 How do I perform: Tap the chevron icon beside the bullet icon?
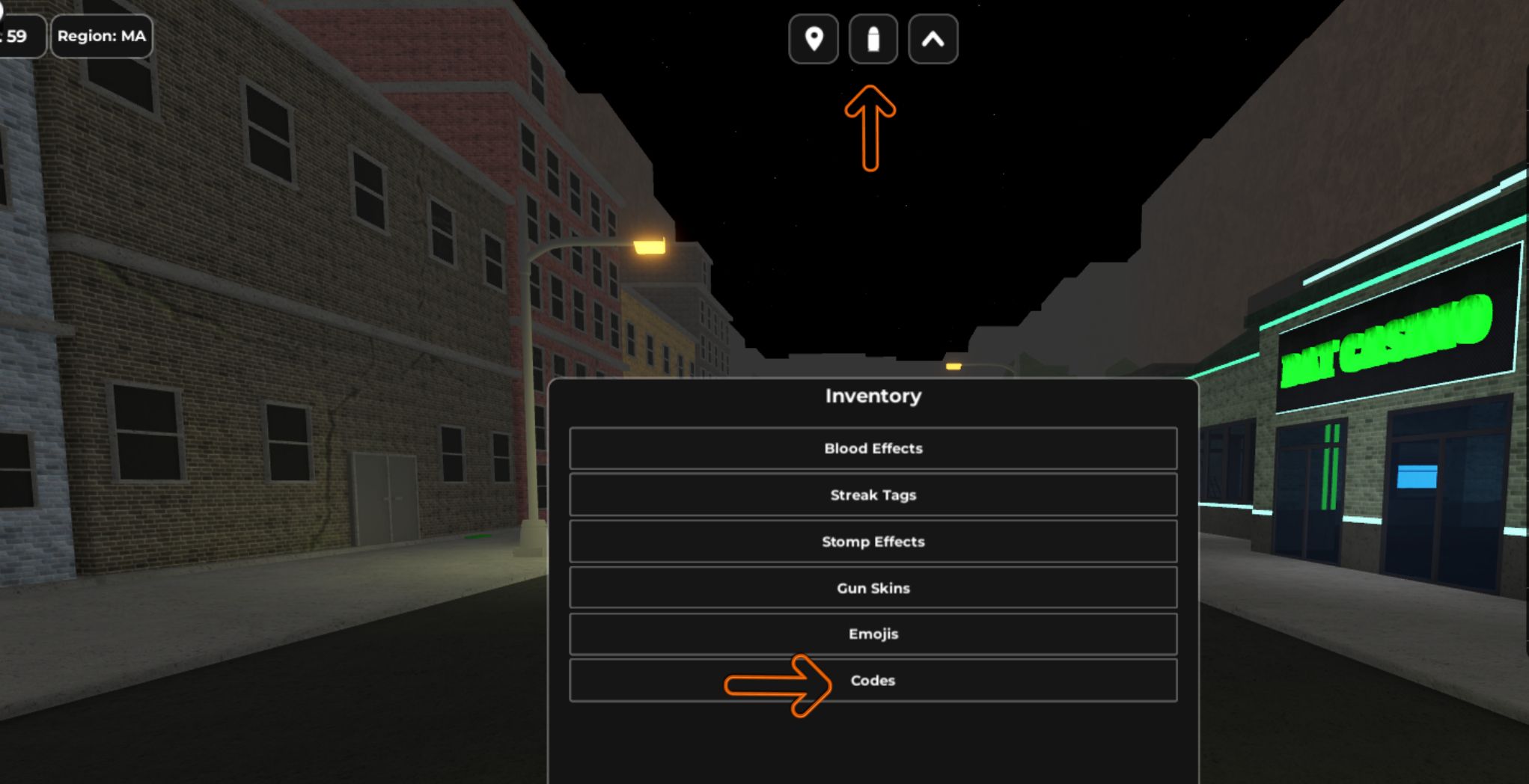[932, 40]
